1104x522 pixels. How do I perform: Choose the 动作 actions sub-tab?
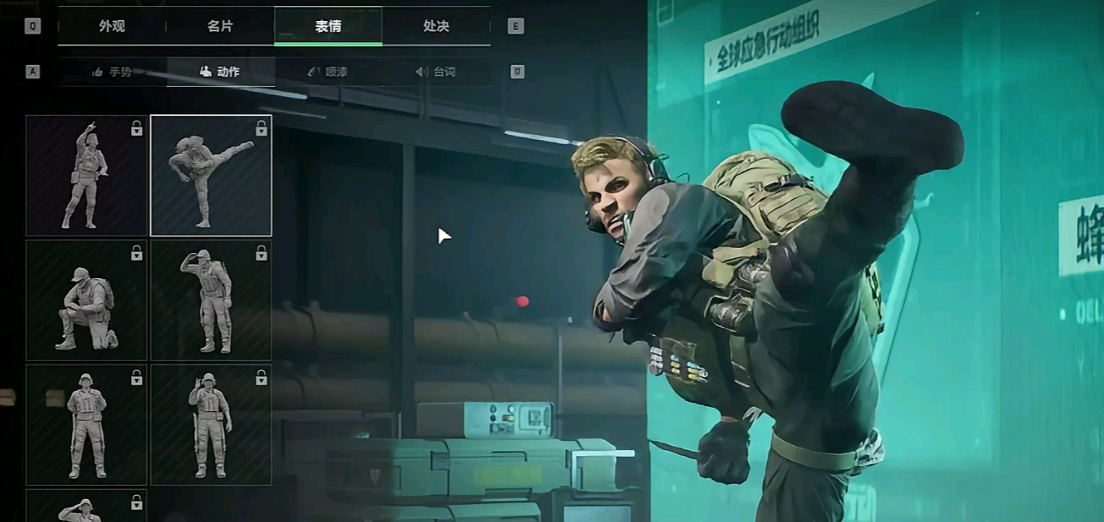click(220, 72)
